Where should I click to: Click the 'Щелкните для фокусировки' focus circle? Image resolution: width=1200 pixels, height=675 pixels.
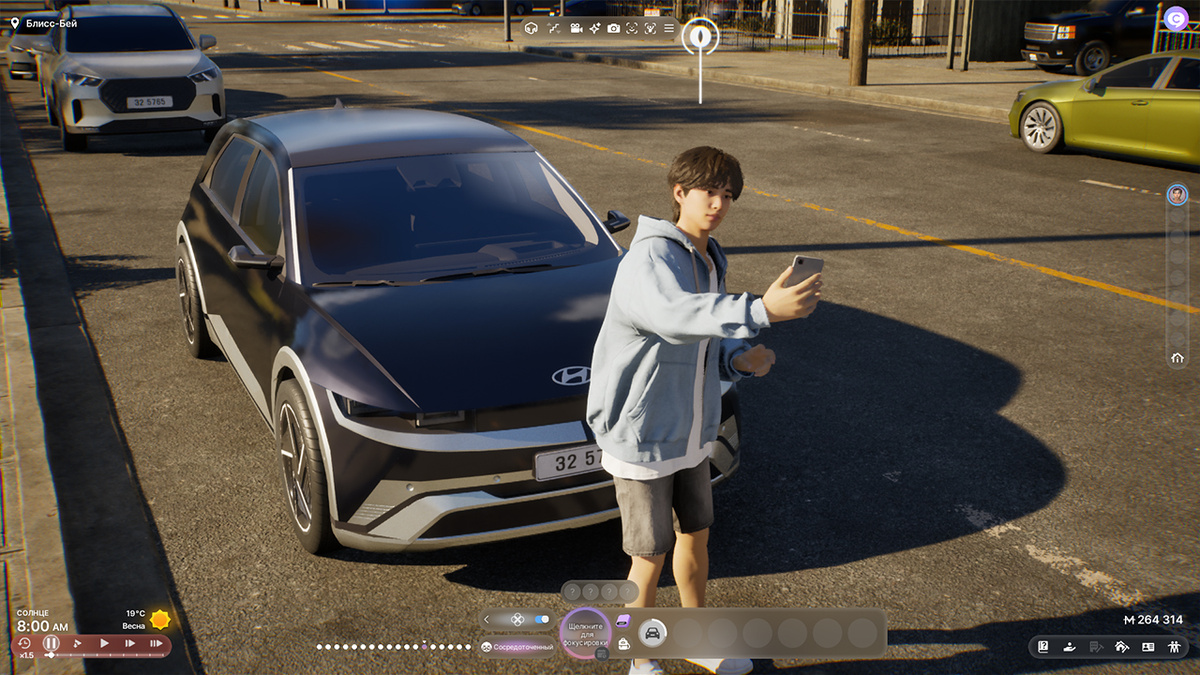point(586,633)
